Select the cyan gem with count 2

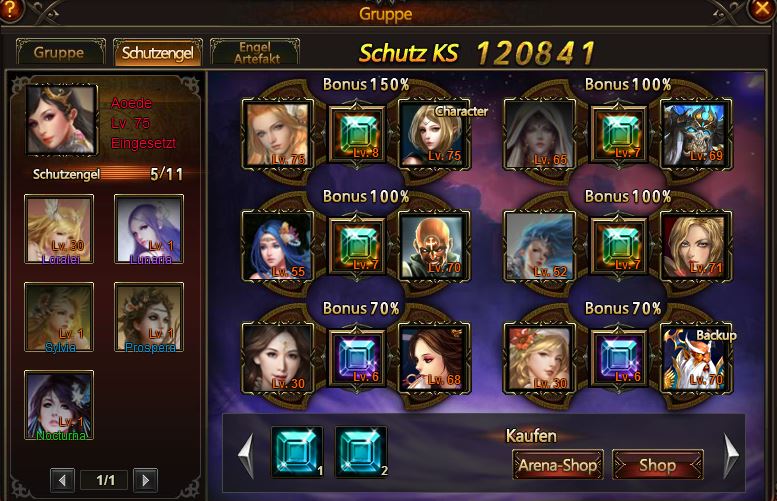pyautogui.click(x=360, y=452)
